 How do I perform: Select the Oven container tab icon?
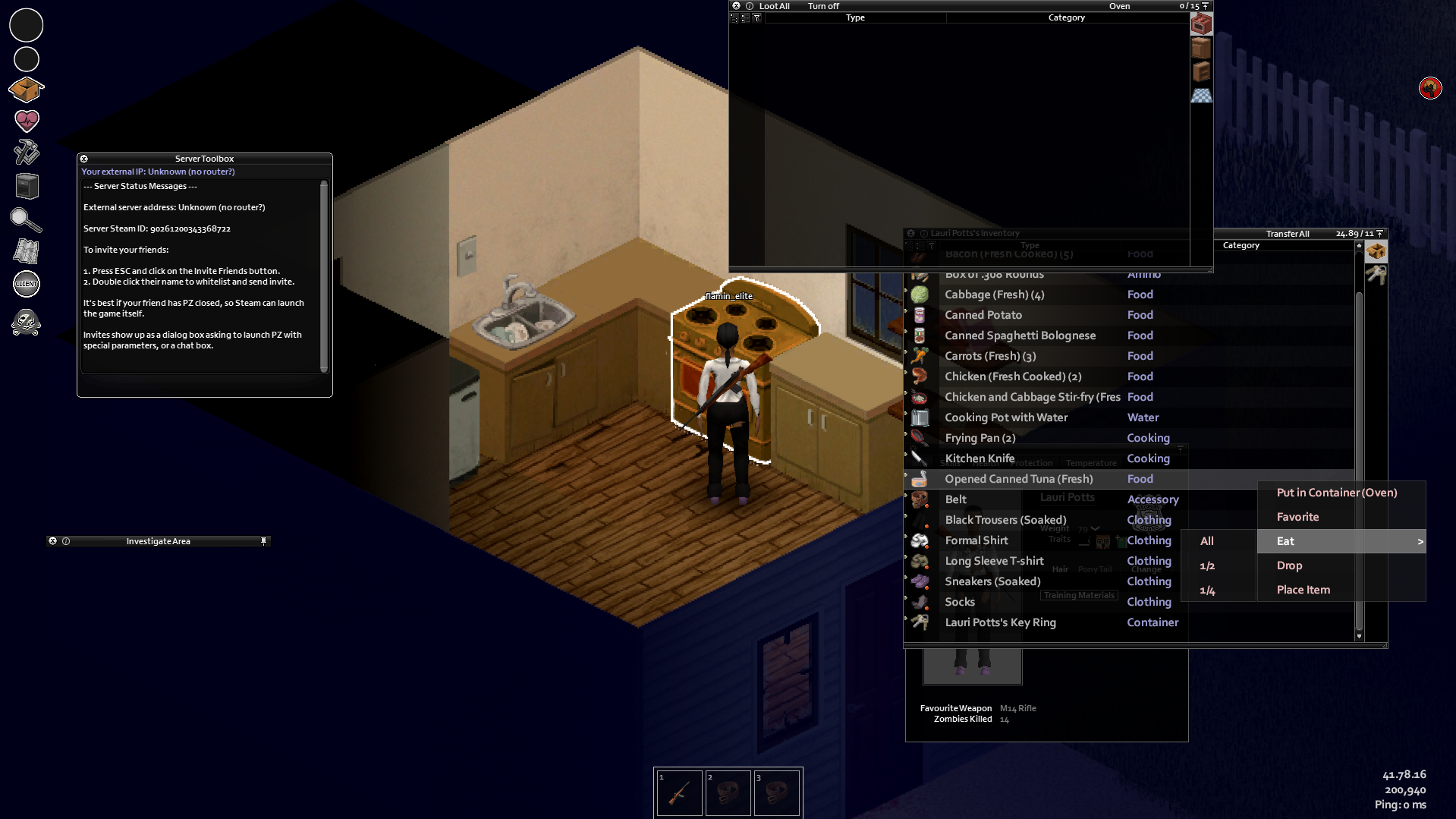(1201, 24)
